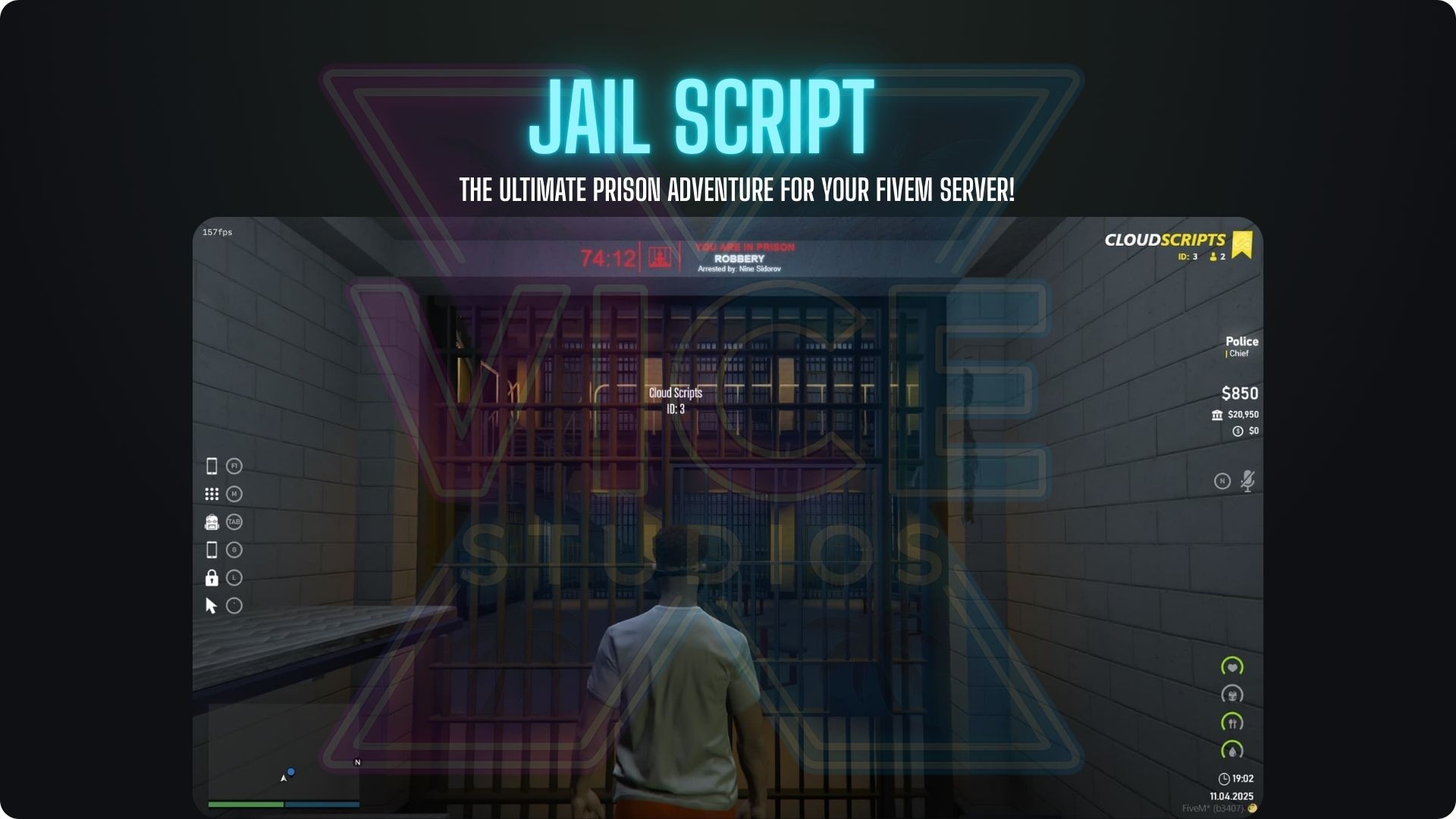
Task: Select the Police Chief job label
Action: pyautogui.click(x=1239, y=347)
